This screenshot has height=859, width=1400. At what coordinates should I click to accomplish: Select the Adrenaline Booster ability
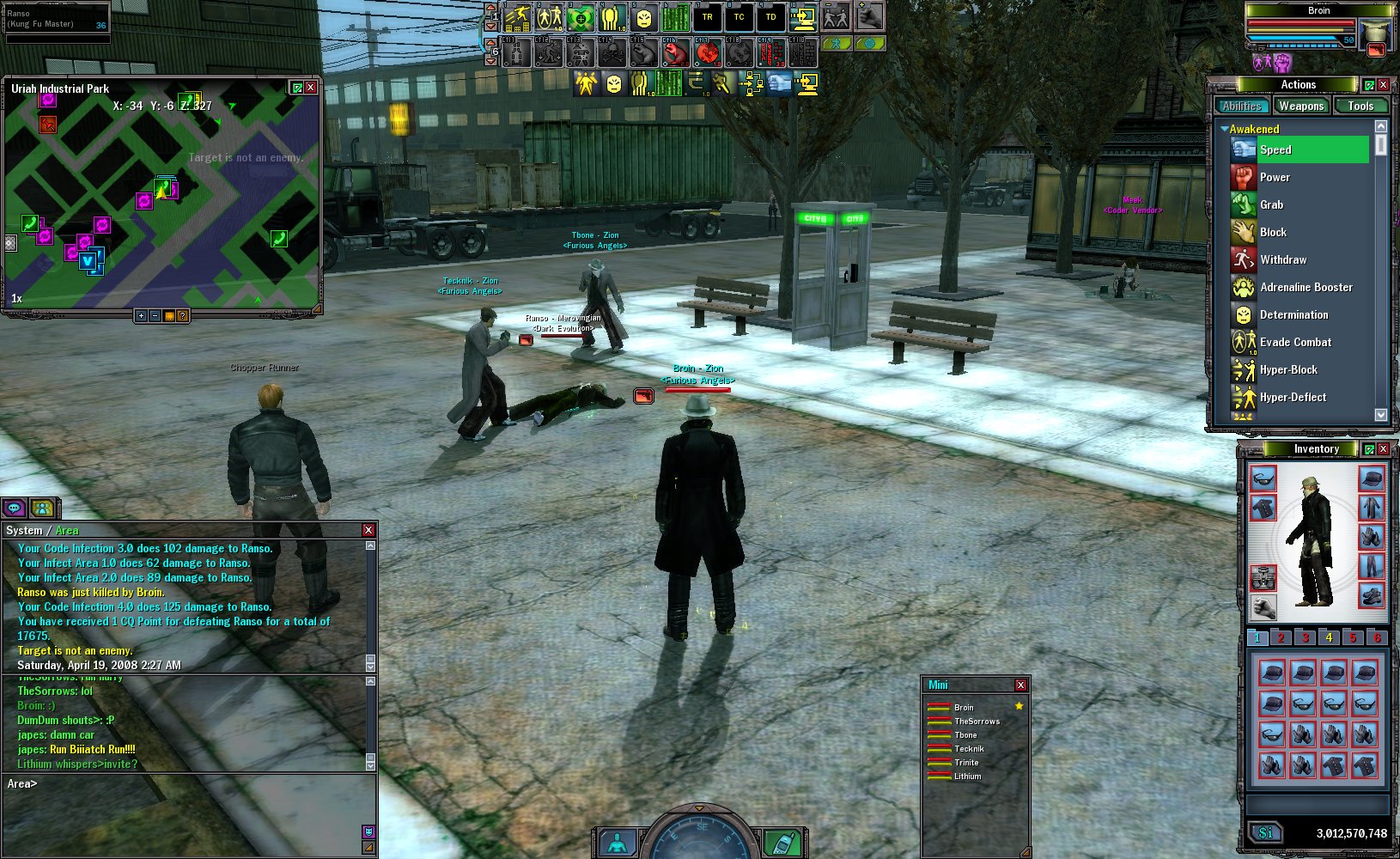[x=1306, y=288]
